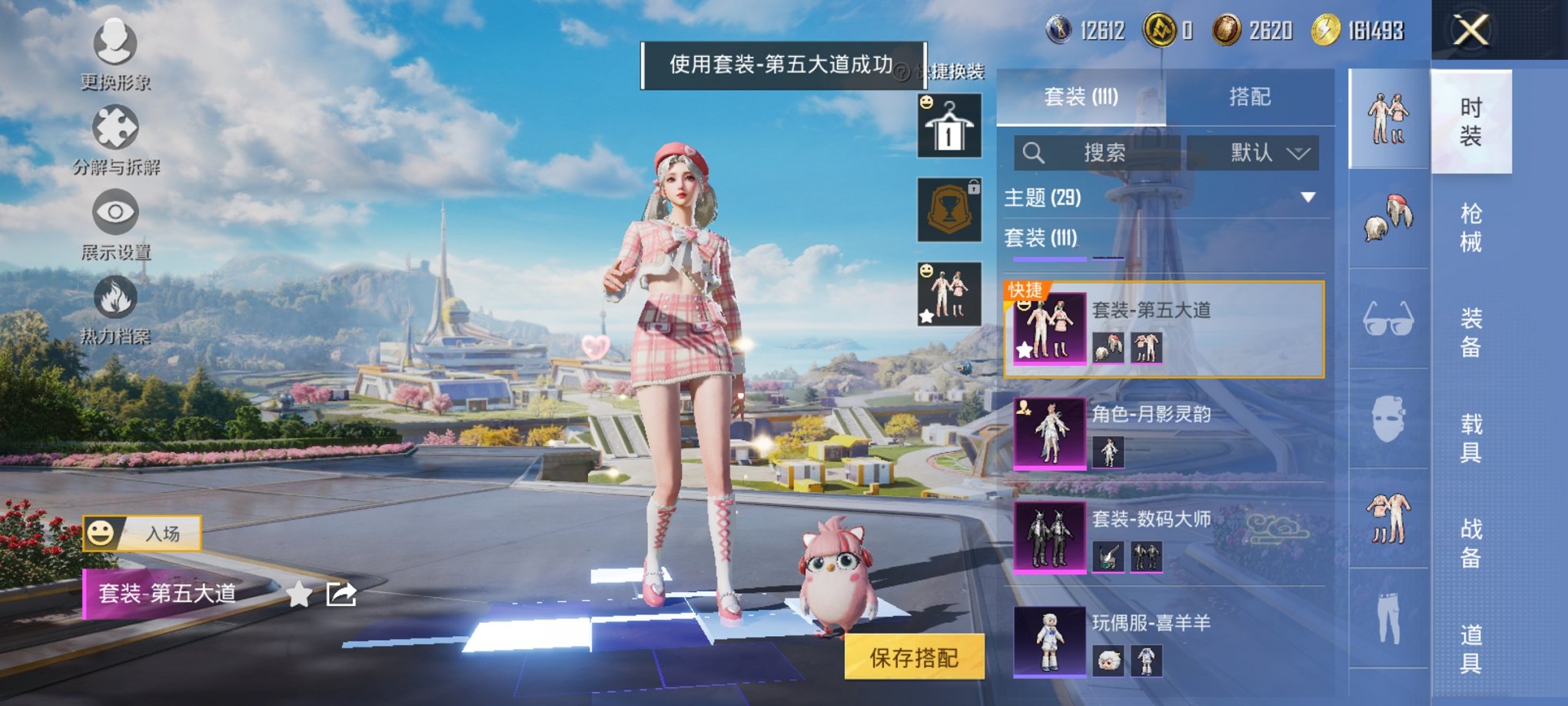The width and height of the screenshot is (1568, 706).
Task: Switch to the 搭配 tab
Action: 1249,97
